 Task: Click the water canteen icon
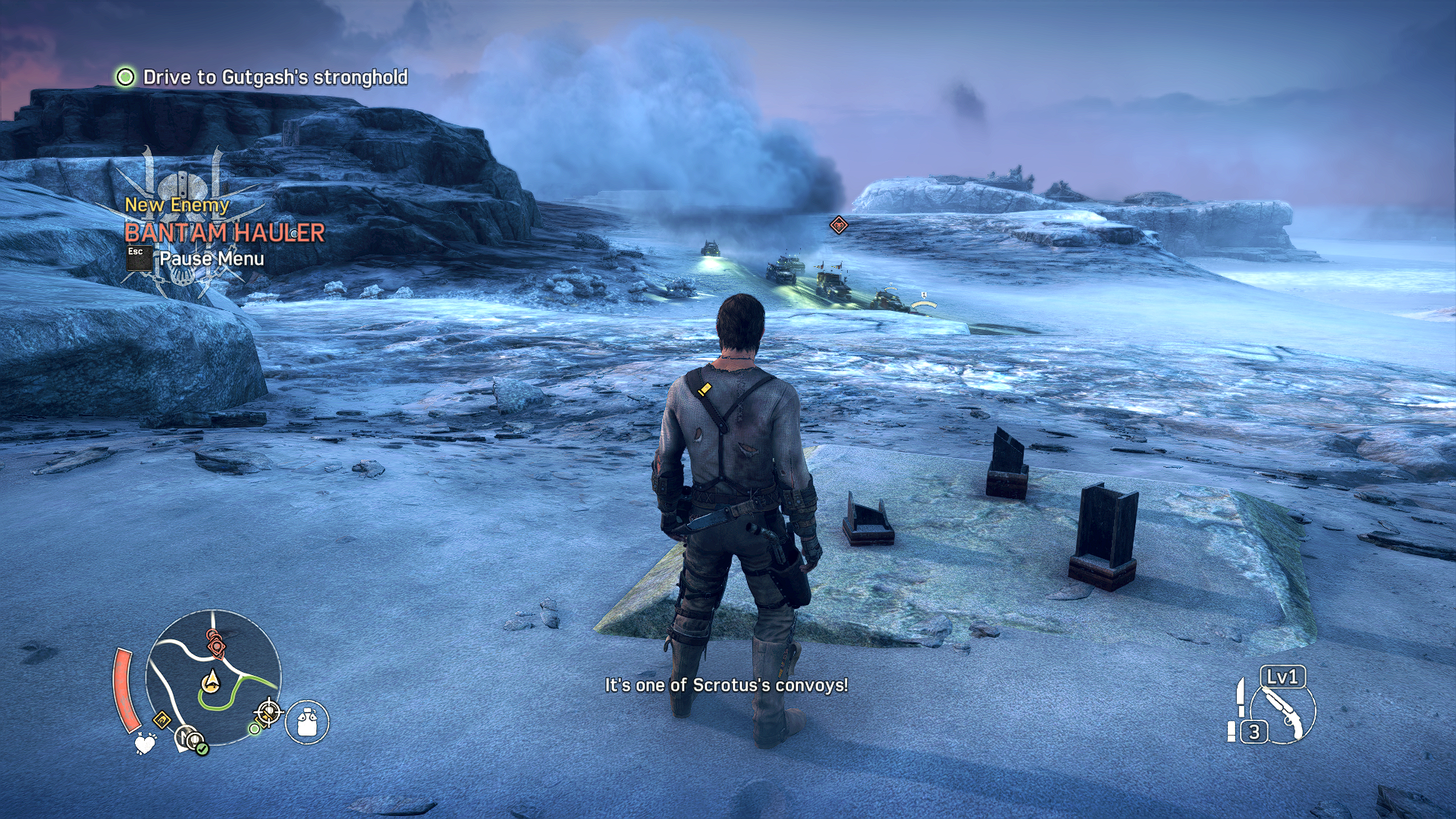click(307, 721)
